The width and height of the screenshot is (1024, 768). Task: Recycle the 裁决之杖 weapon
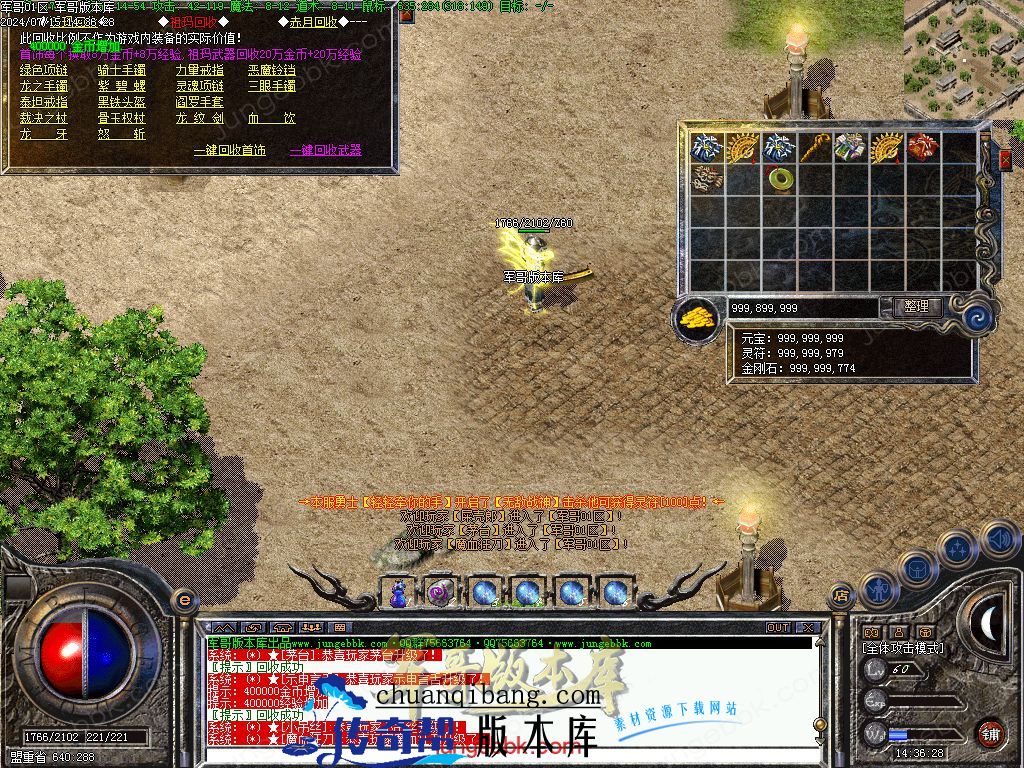44,118
